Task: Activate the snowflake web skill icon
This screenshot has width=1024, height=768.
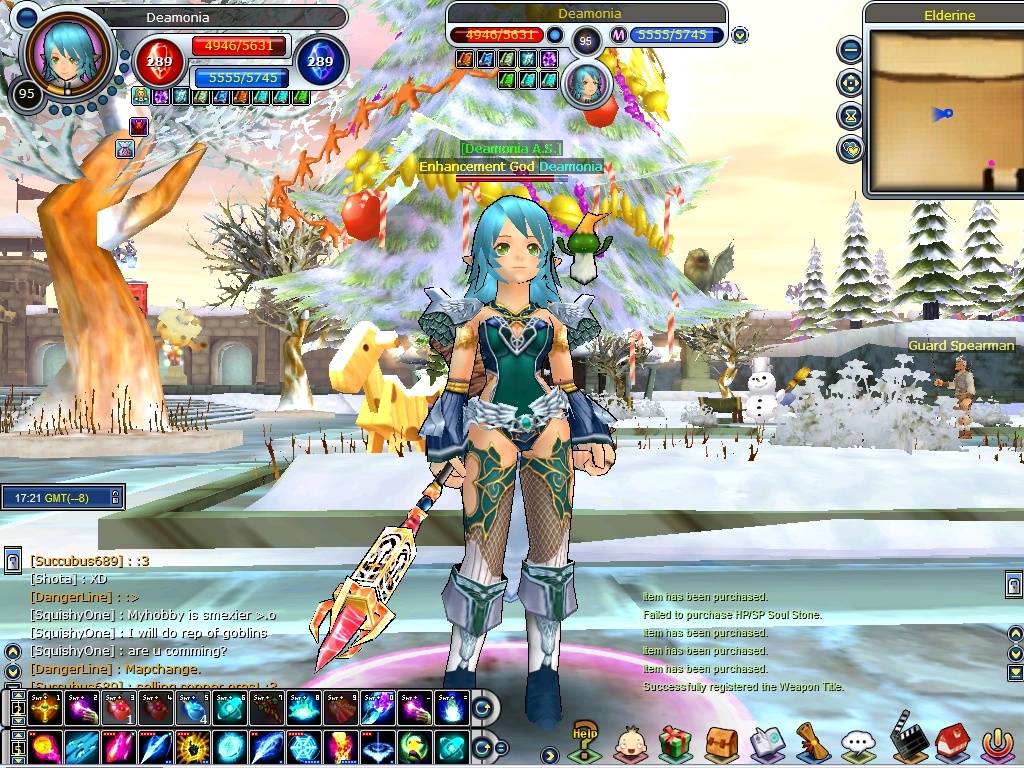Action: pyautogui.click(x=301, y=747)
